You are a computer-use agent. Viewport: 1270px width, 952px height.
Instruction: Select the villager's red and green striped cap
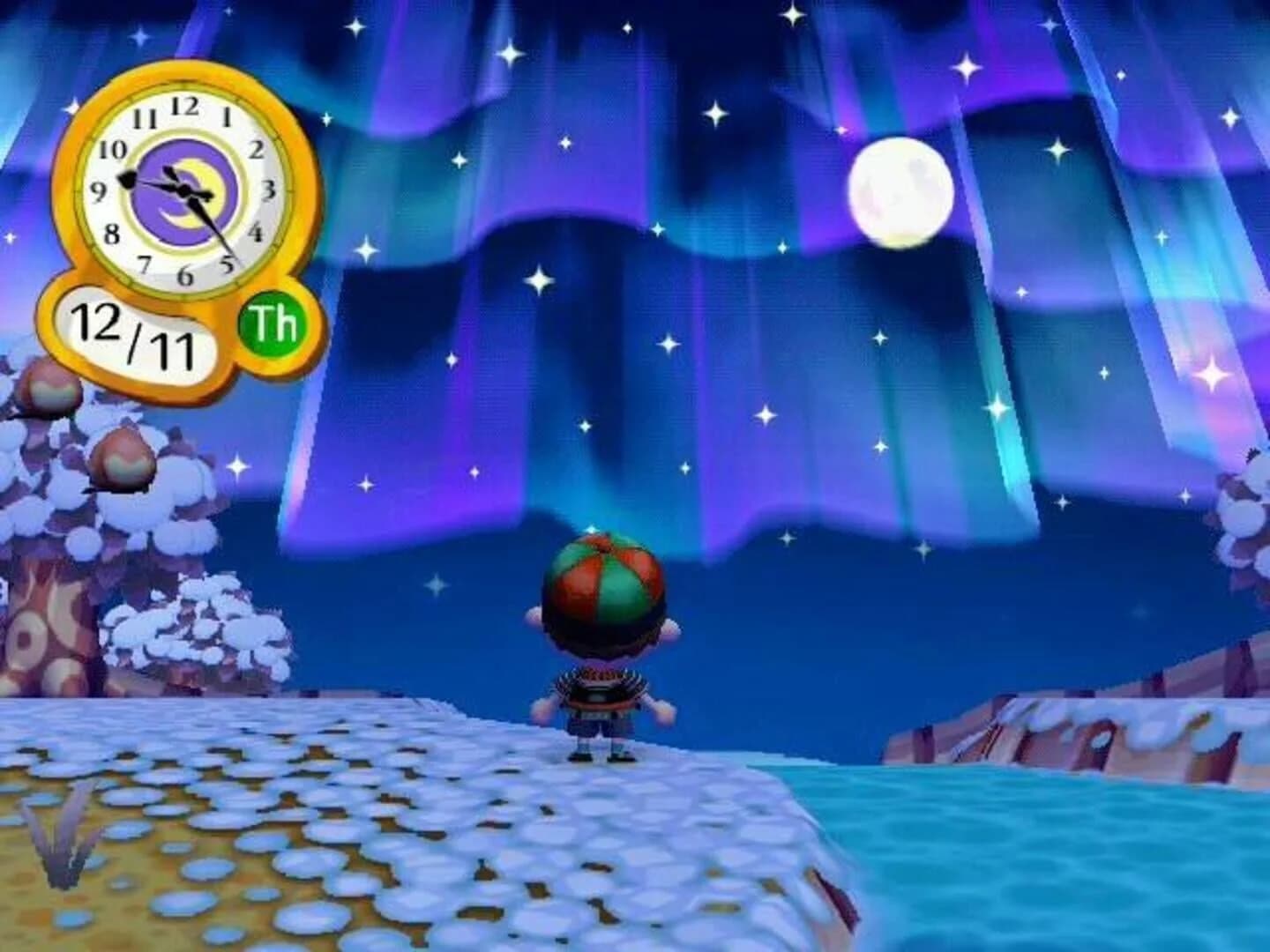pyautogui.click(x=604, y=586)
